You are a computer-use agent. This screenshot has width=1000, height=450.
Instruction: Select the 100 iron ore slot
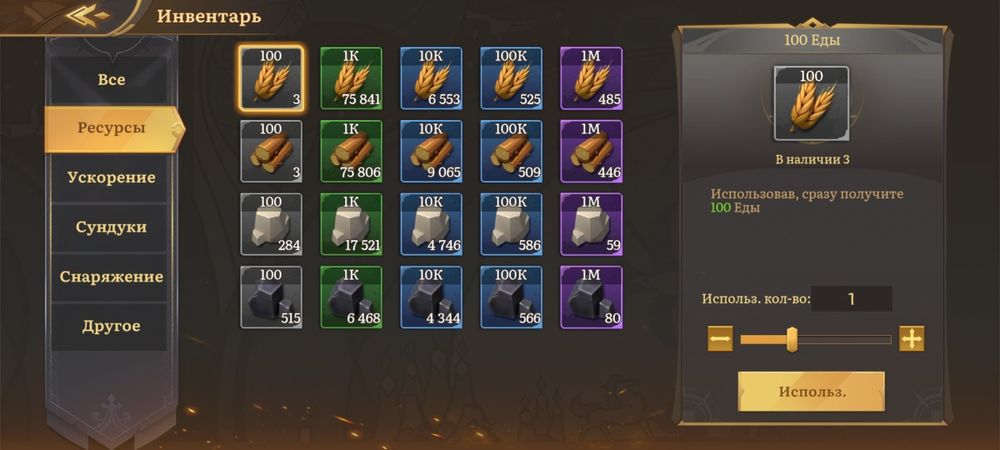click(x=271, y=297)
